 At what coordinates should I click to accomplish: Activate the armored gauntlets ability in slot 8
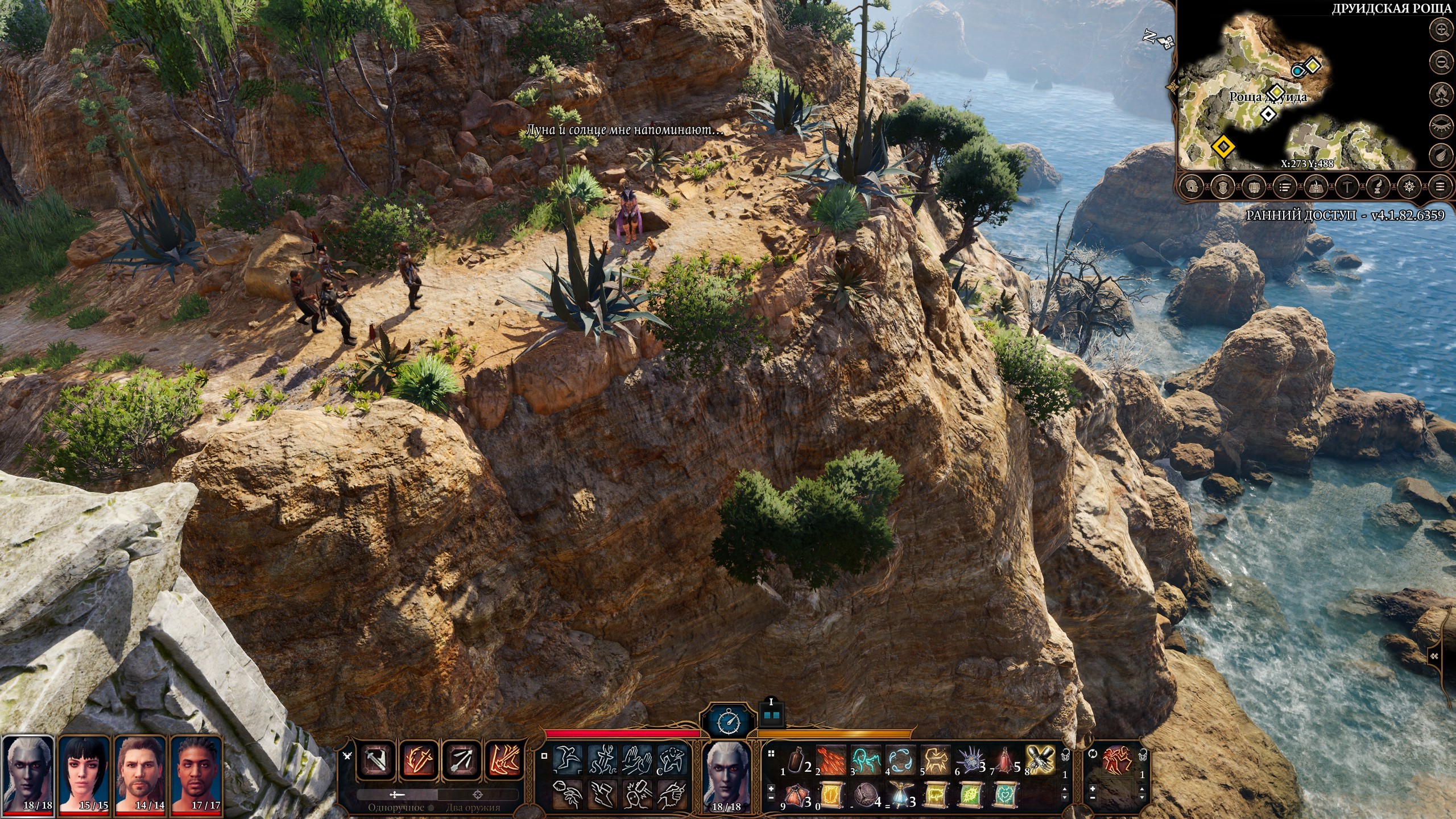[x=1041, y=760]
